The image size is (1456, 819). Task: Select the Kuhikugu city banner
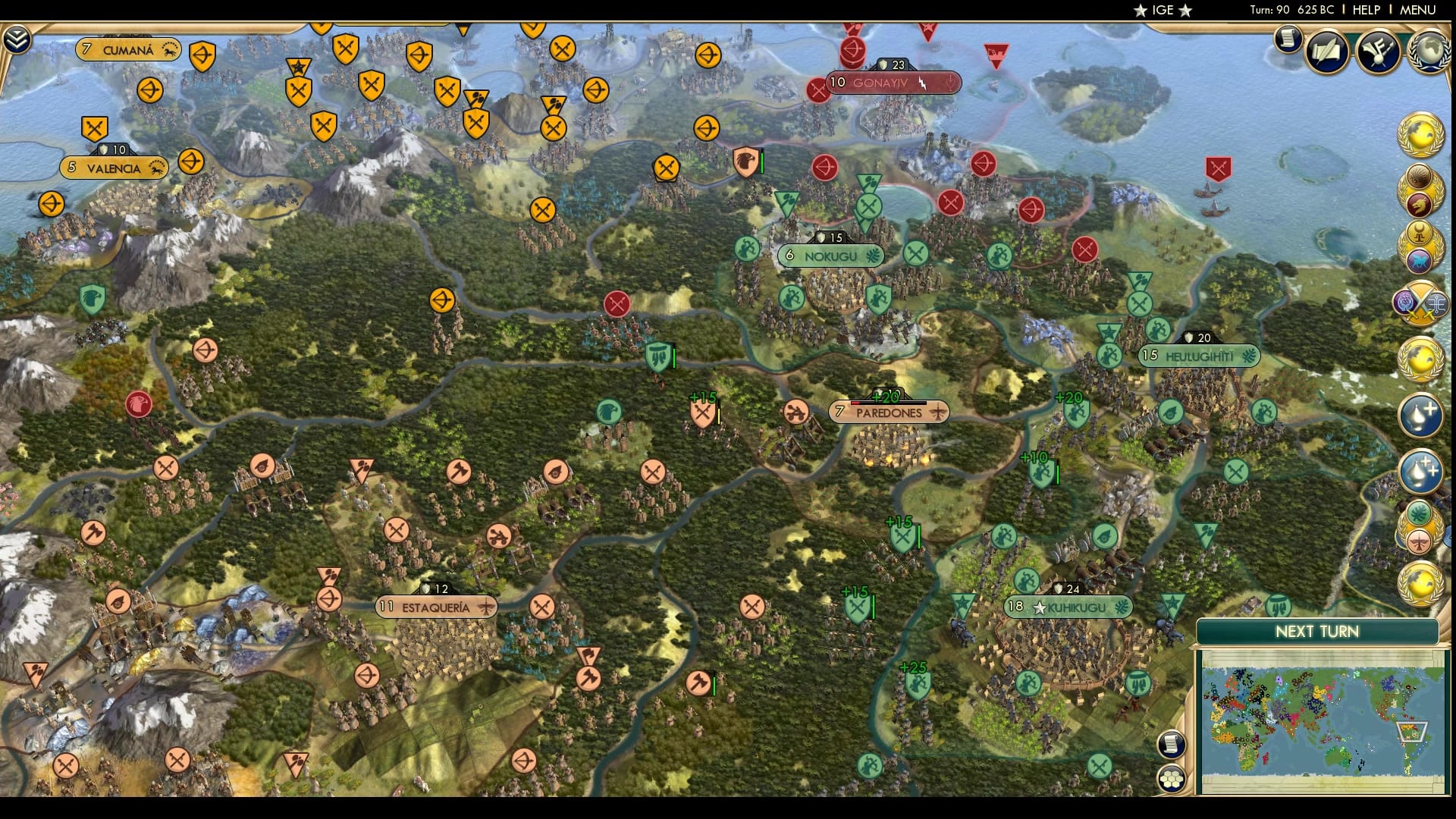(x=1068, y=607)
